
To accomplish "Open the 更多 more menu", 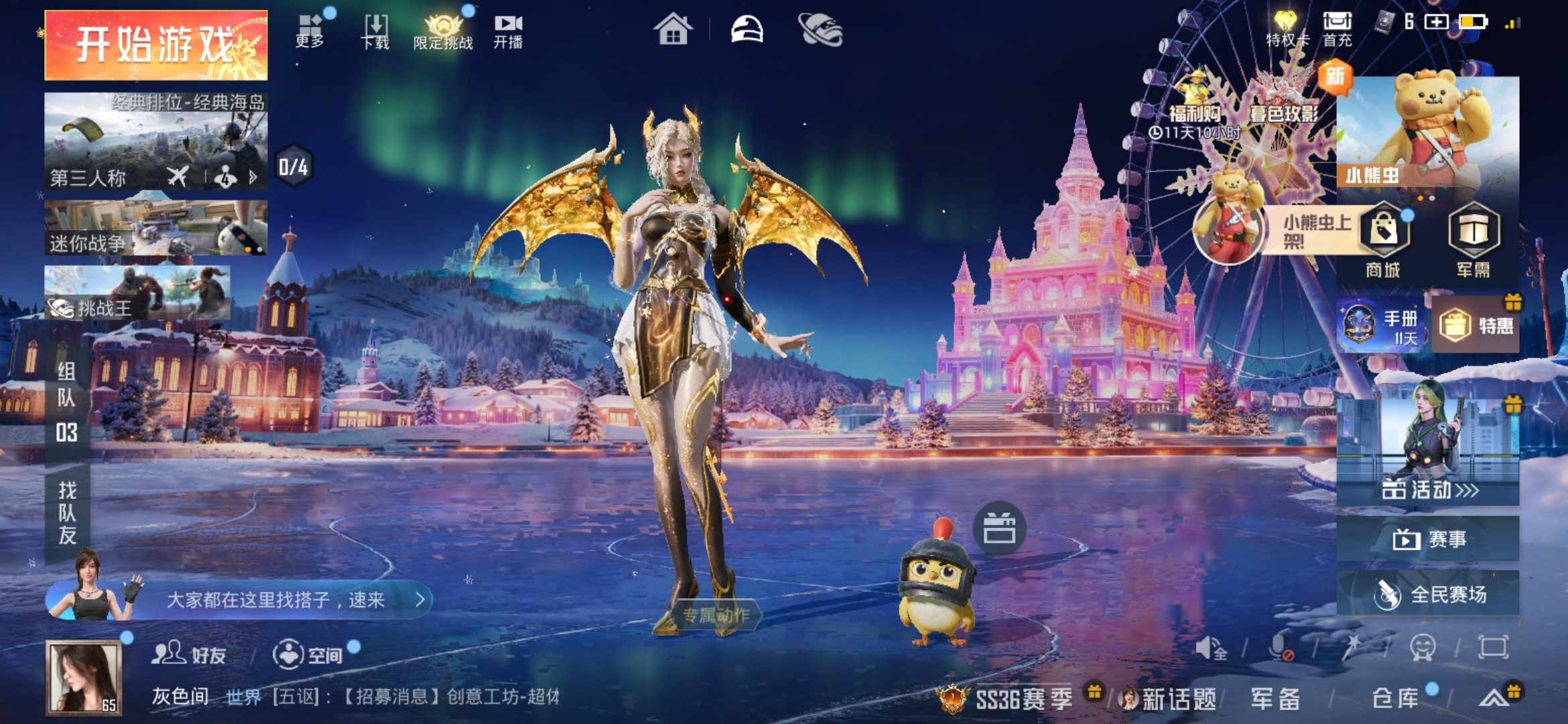I will point(310,31).
